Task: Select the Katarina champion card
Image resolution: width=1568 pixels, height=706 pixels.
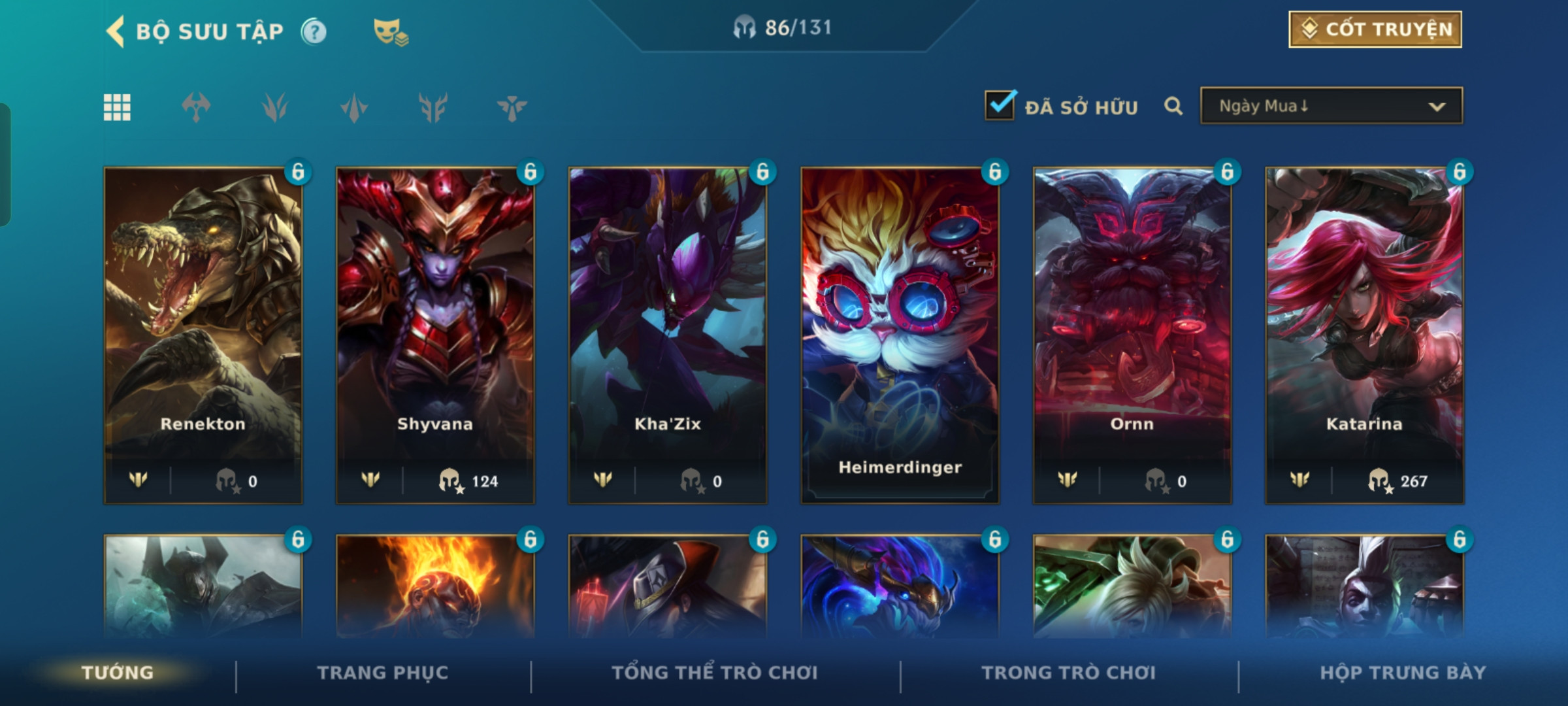Action: click(1364, 335)
